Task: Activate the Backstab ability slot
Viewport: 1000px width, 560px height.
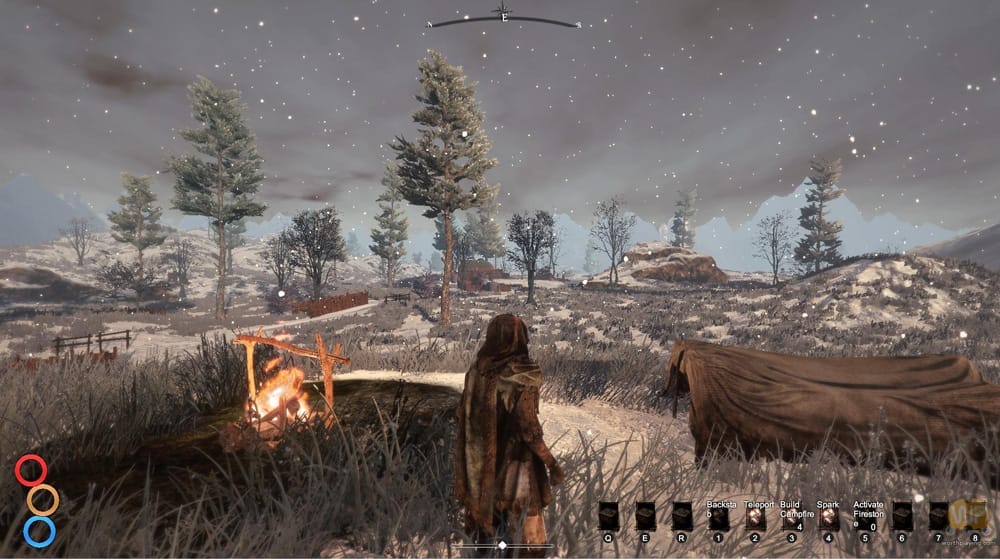Action: [x=718, y=517]
